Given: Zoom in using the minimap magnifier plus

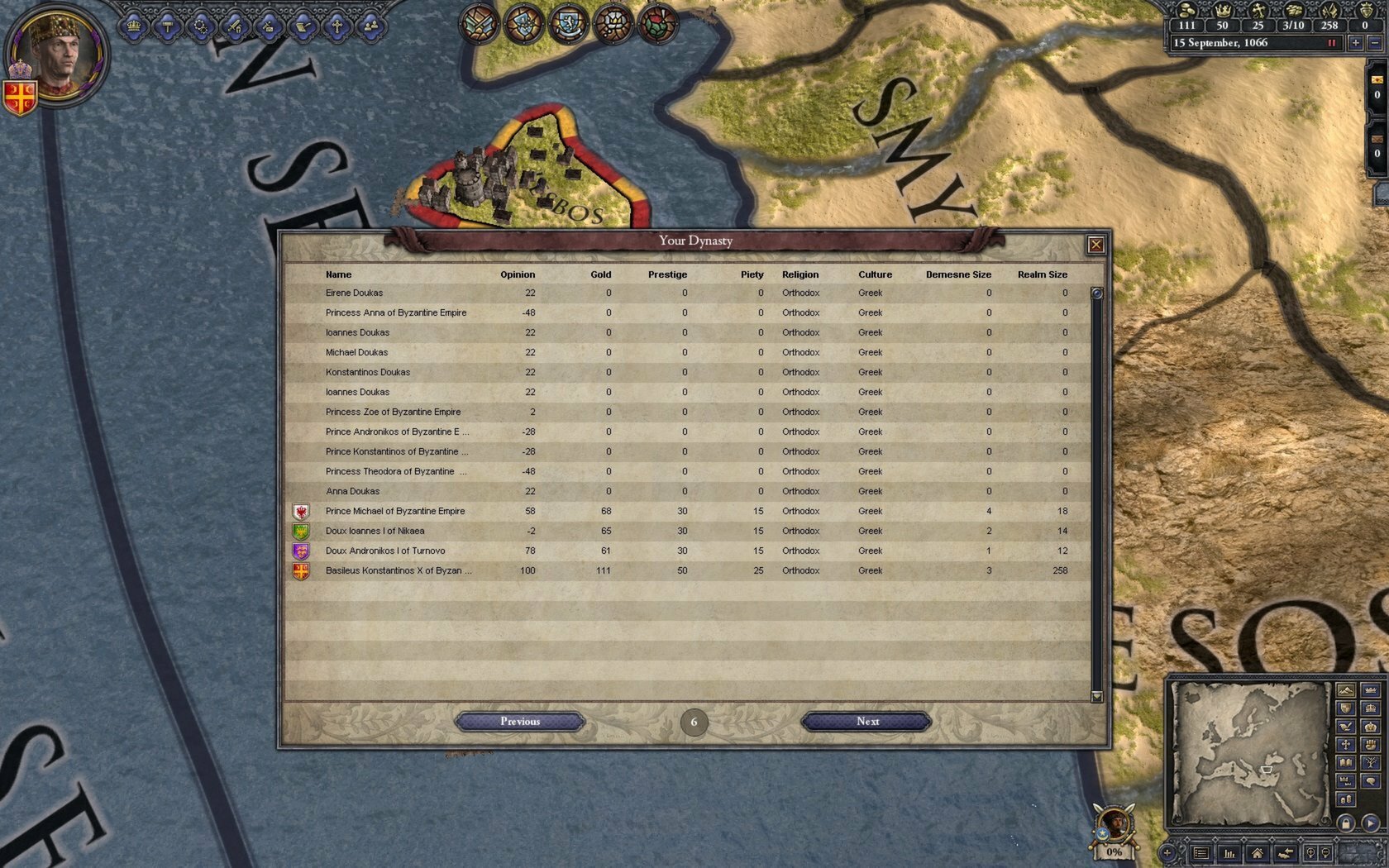Looking at the screenshot, I should (1311, 852).
